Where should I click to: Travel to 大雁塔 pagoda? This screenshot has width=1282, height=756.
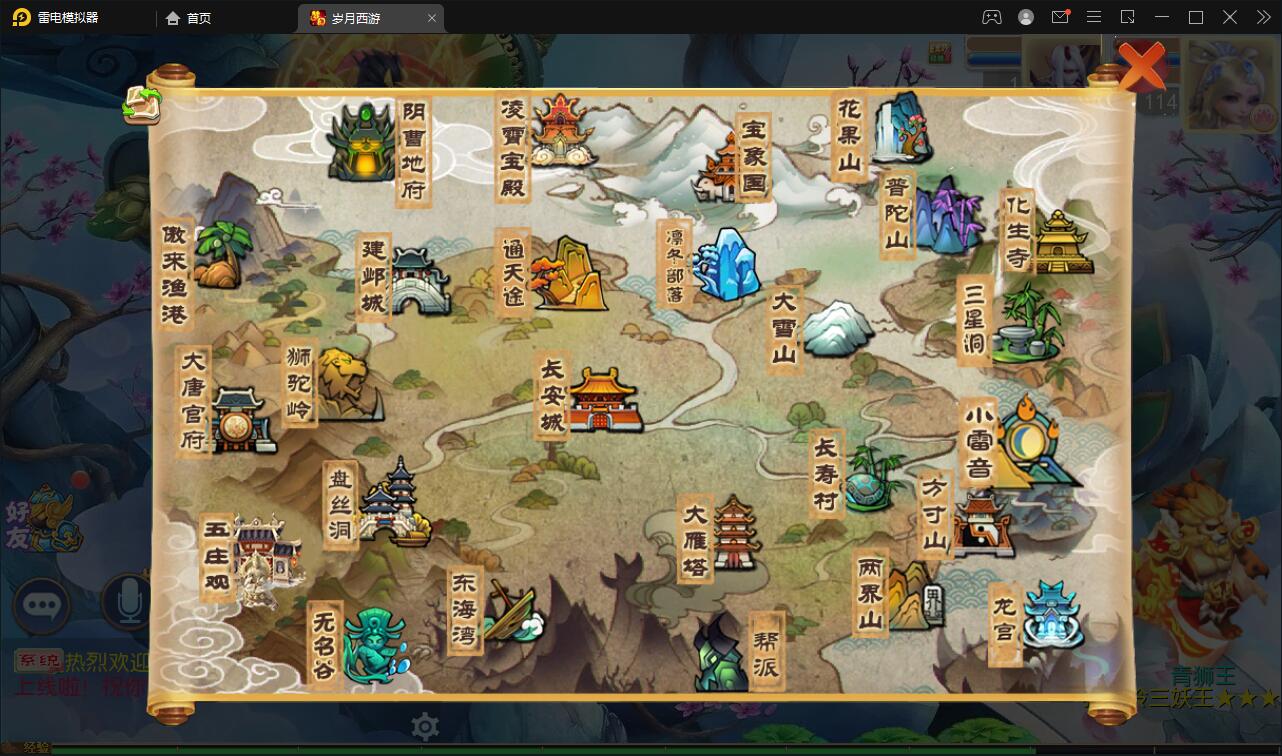735,533
